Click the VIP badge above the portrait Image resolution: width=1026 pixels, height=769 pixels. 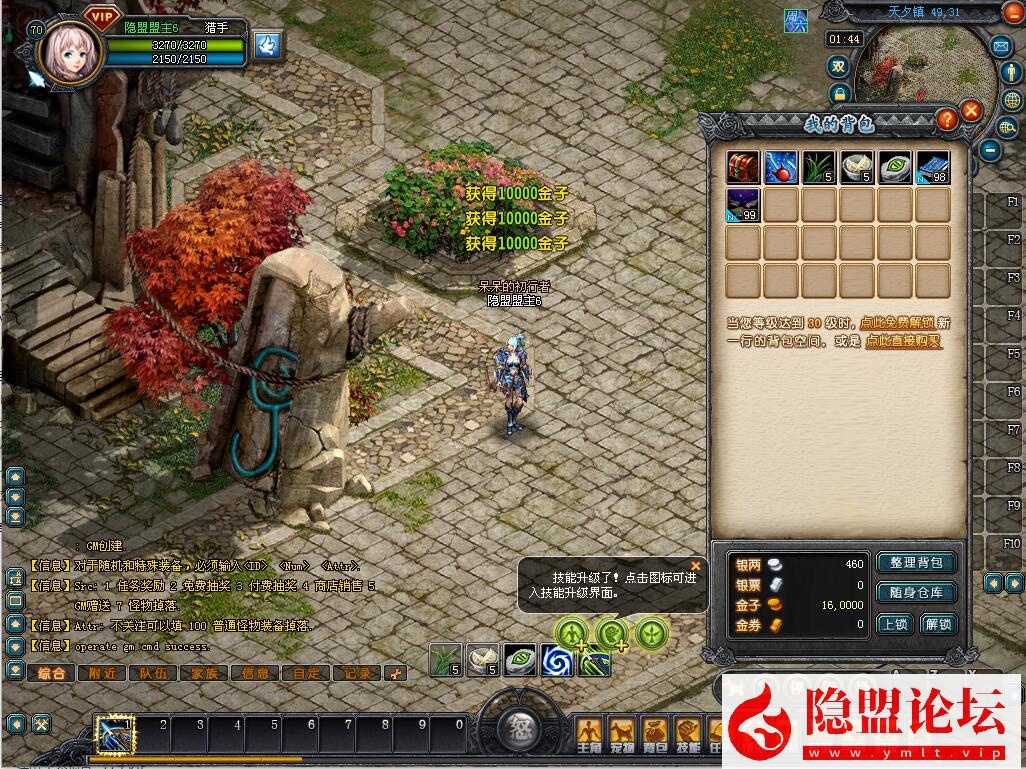[x=101, y=15]
